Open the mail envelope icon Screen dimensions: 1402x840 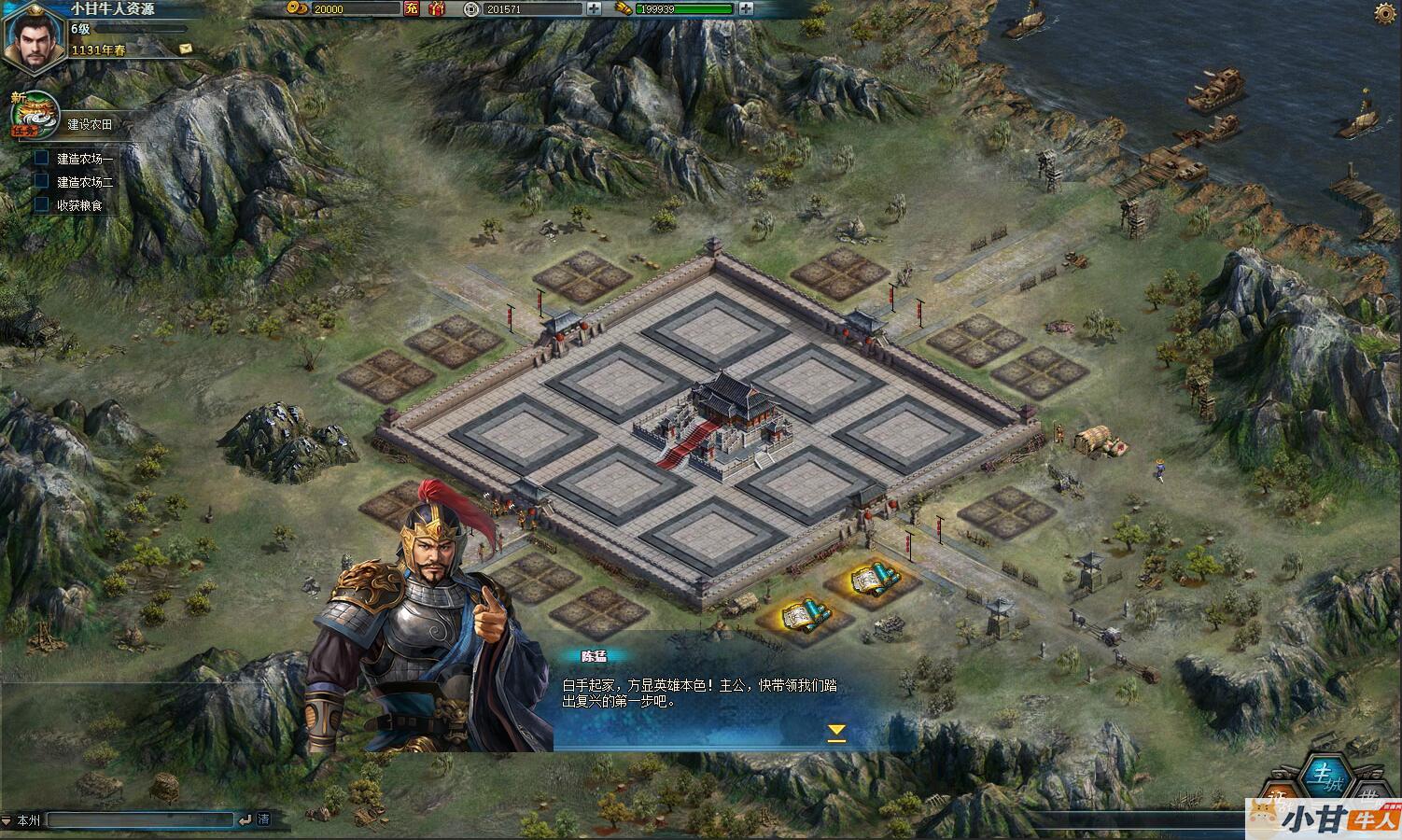(186, 49)
